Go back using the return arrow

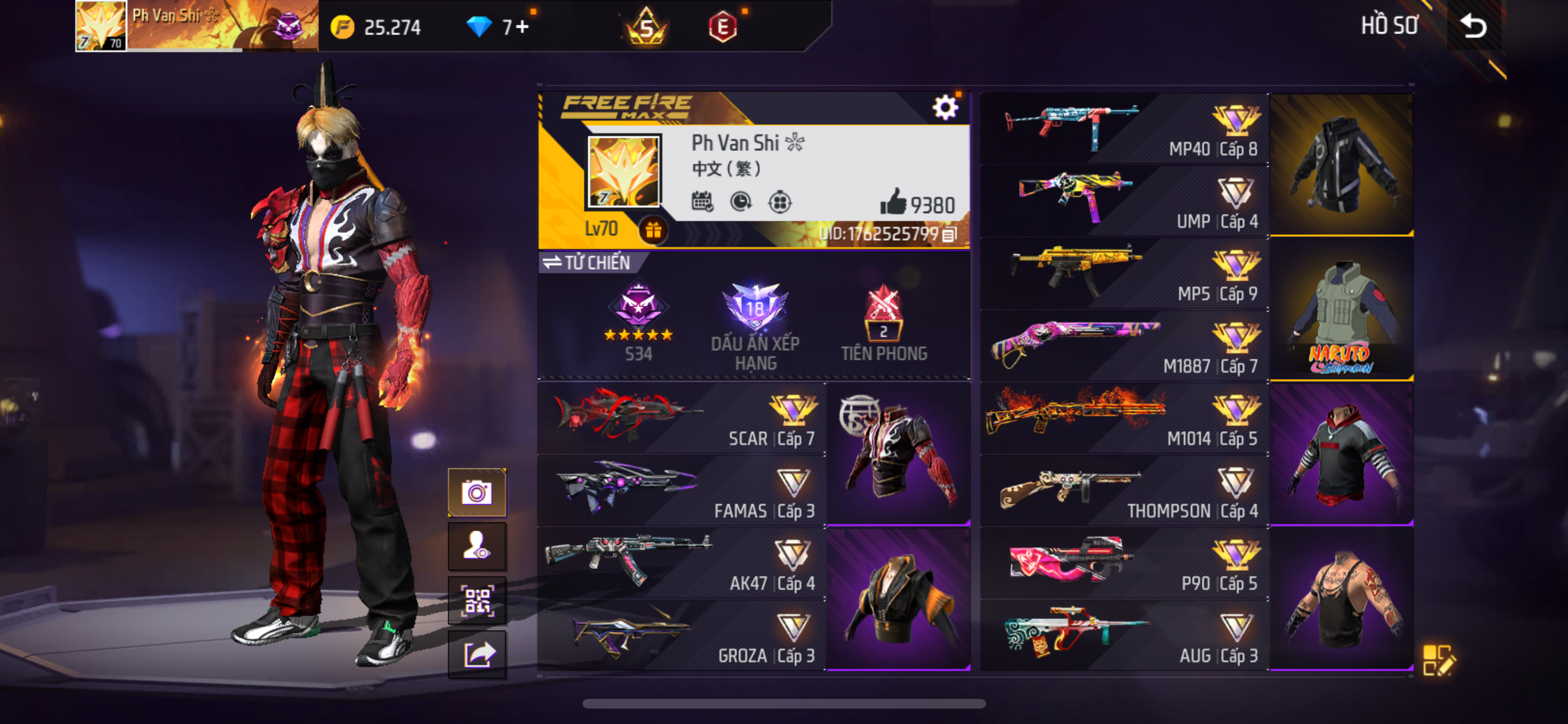tap(1473, 26)
